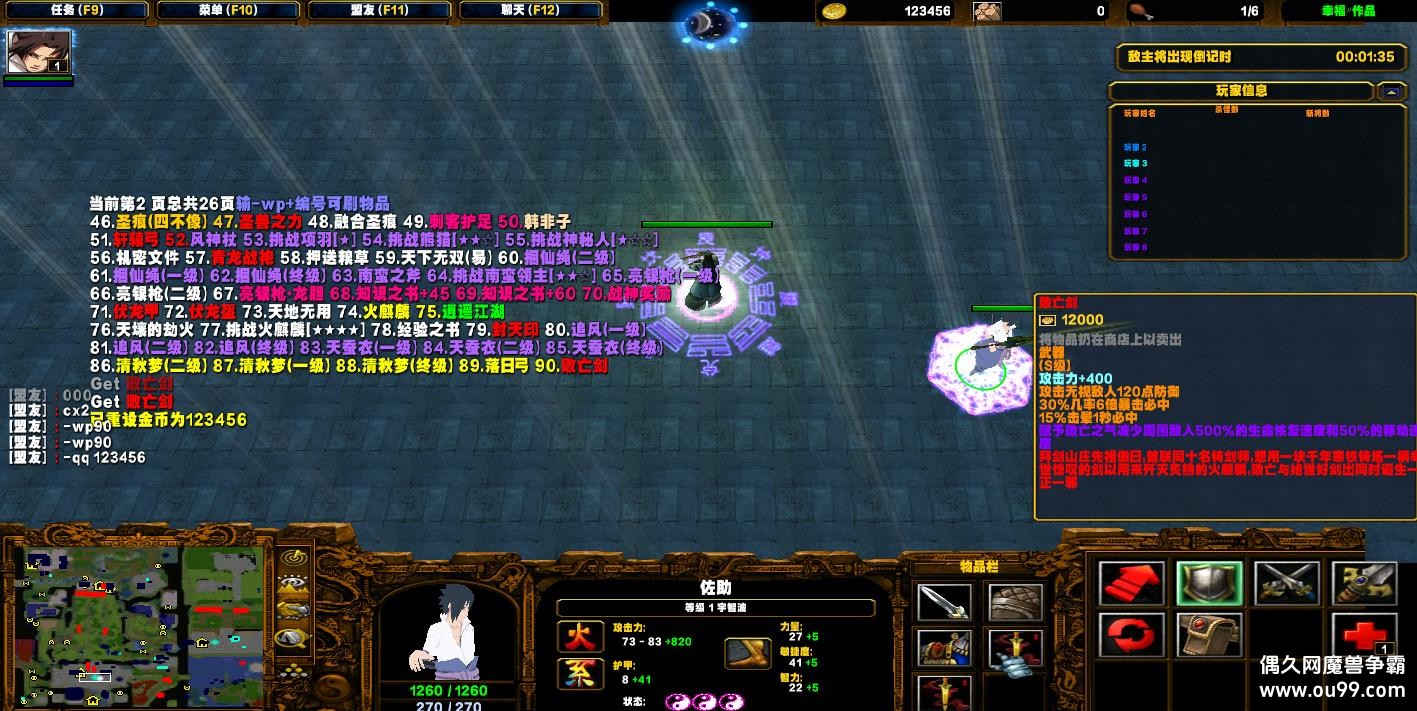Select the woven armor inventory item
Image resolution: width=1417 pixels, height=711 pixels.
point(1015,602)
